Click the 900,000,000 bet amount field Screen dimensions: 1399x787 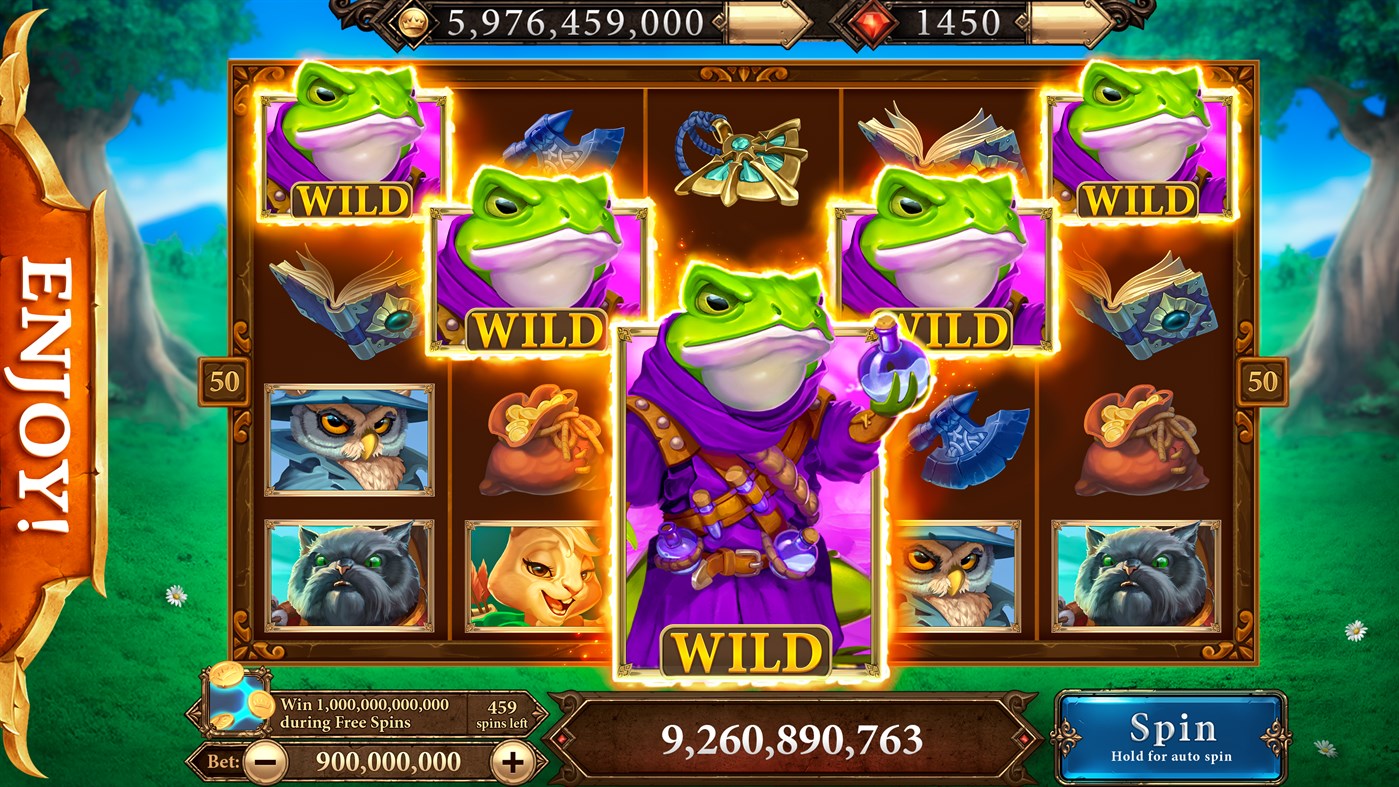387,760
